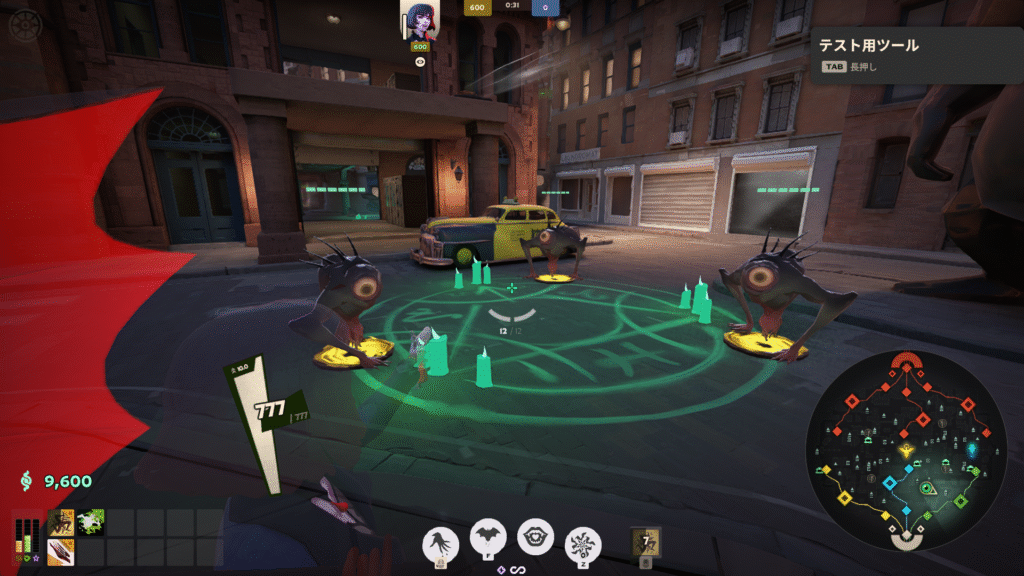The image size is (1024, 576).
Task: Cast the swirling burst ultimate ability
Action: click(583, 543)
